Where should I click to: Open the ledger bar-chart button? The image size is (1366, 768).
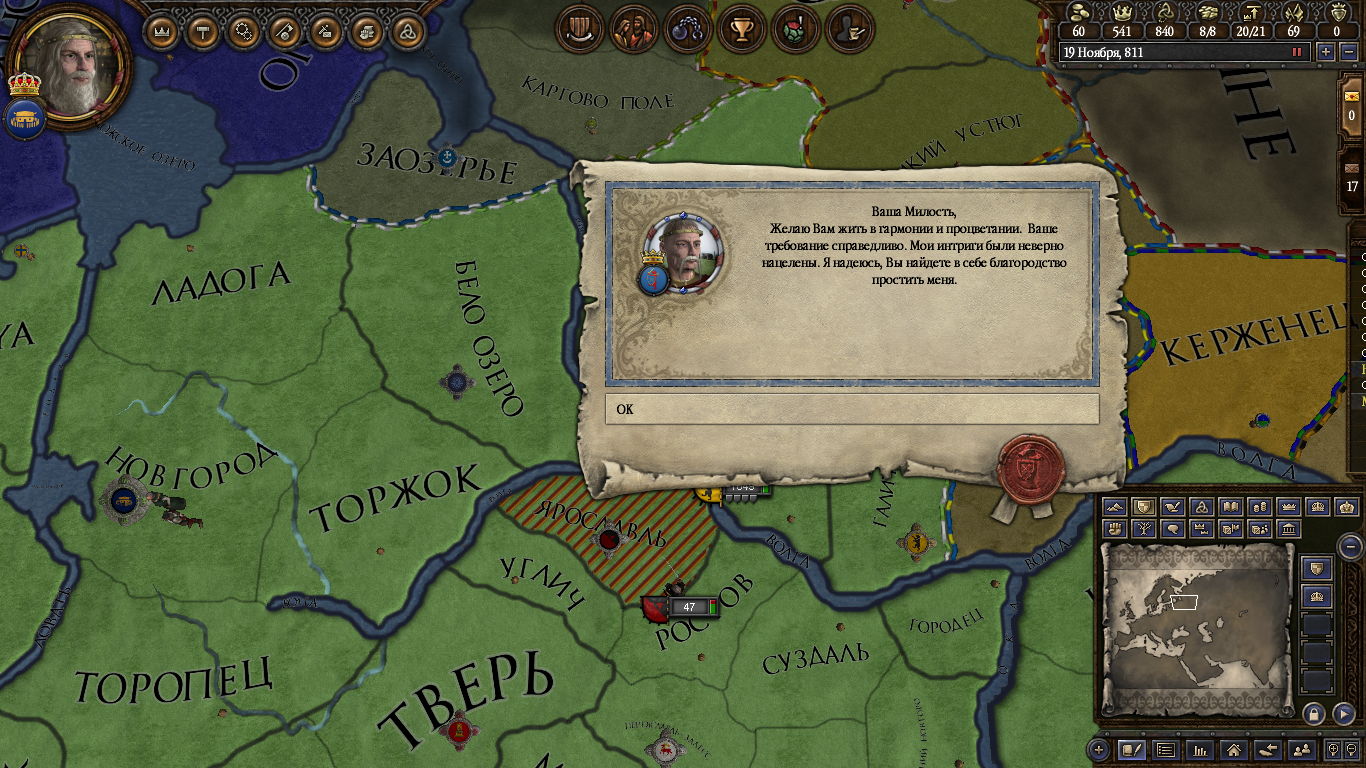coord(1199,749)
